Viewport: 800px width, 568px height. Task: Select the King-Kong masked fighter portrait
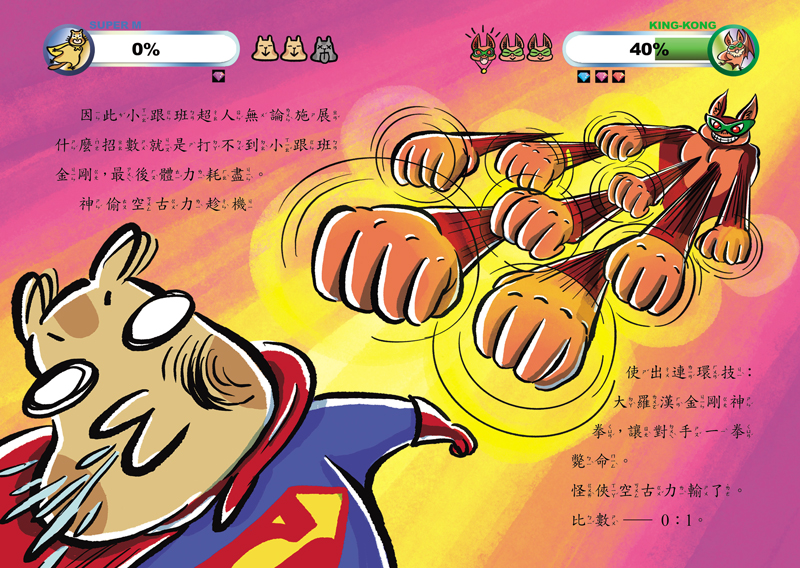(733, 48)
